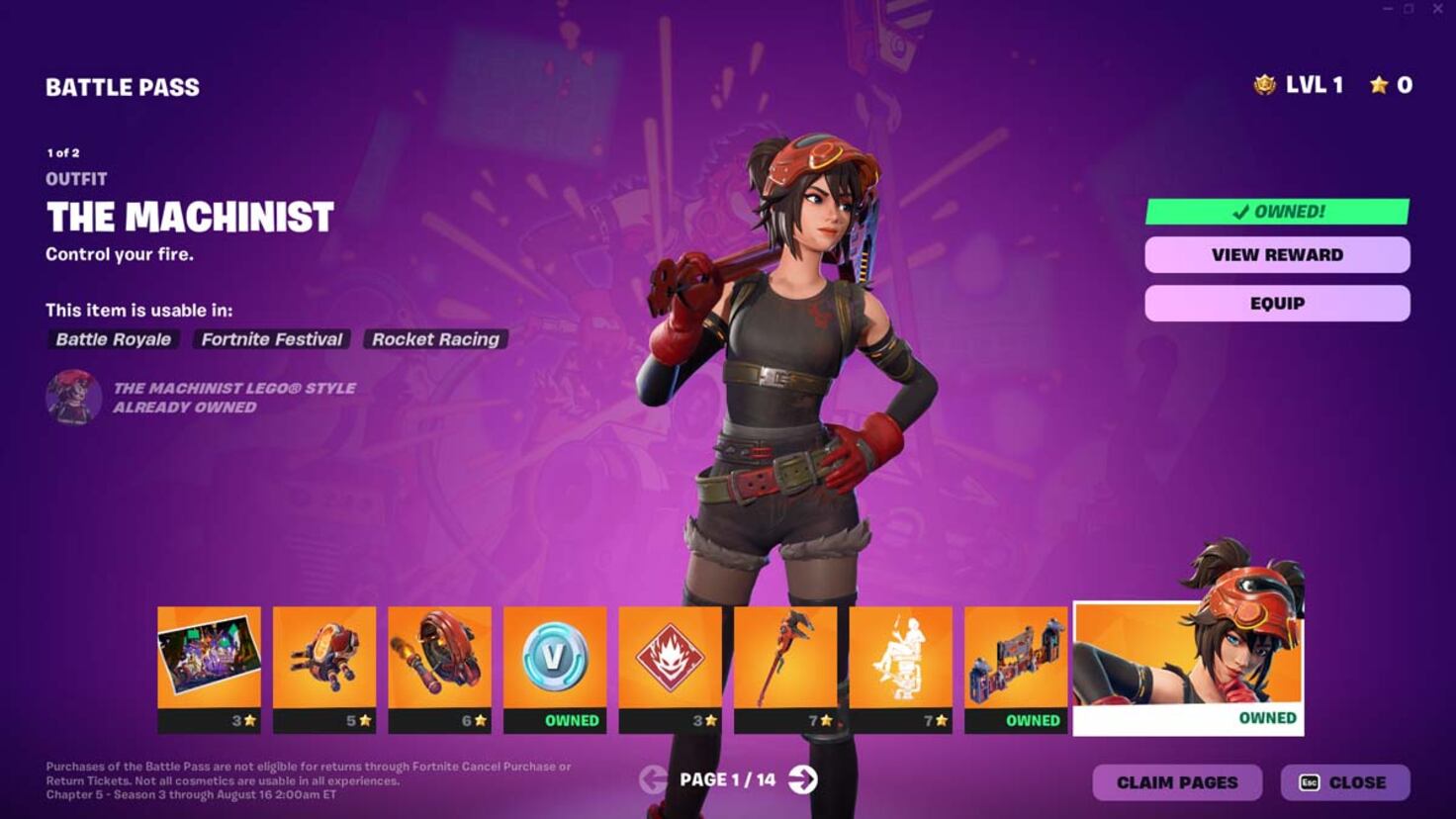Click the Battle Pass level badge icon
This screenshot has height=819, width=1456.
[1263, 85]
